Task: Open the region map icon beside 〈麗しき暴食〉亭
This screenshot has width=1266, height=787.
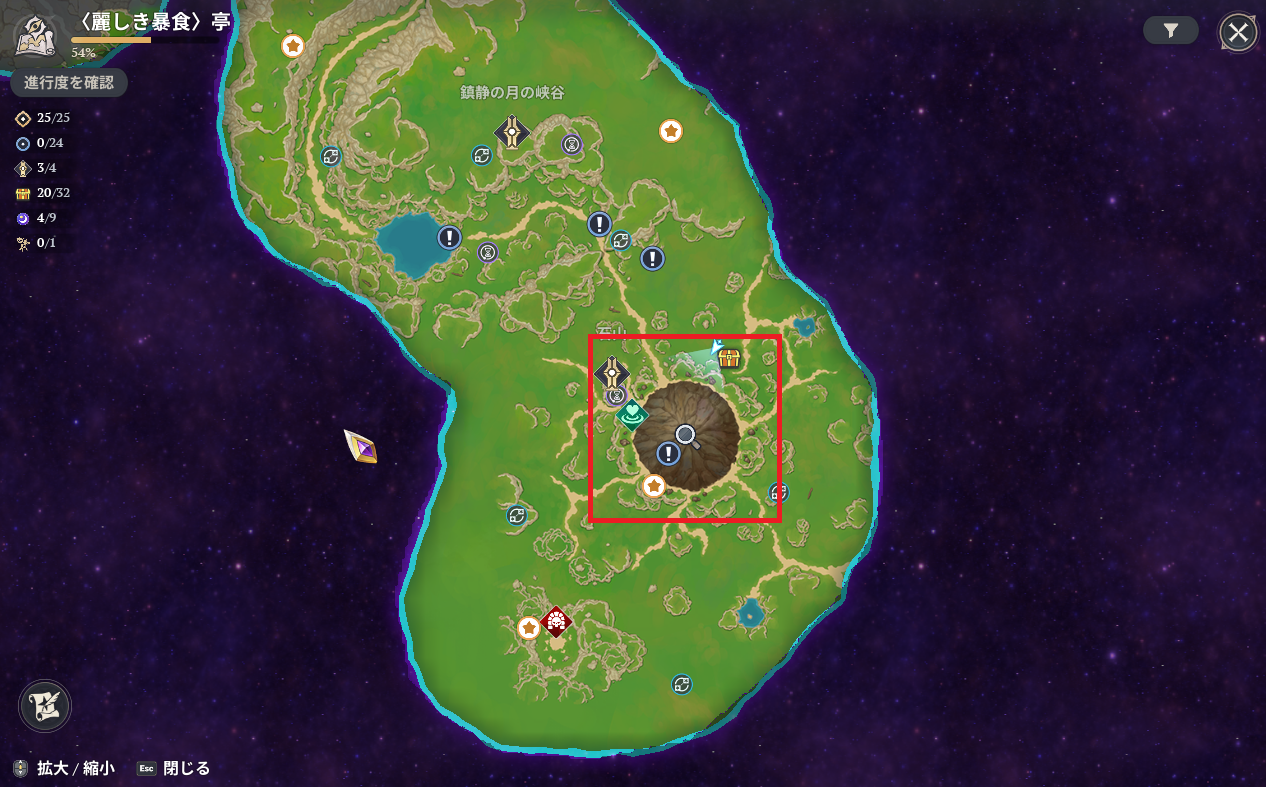Action: (34, 36)
